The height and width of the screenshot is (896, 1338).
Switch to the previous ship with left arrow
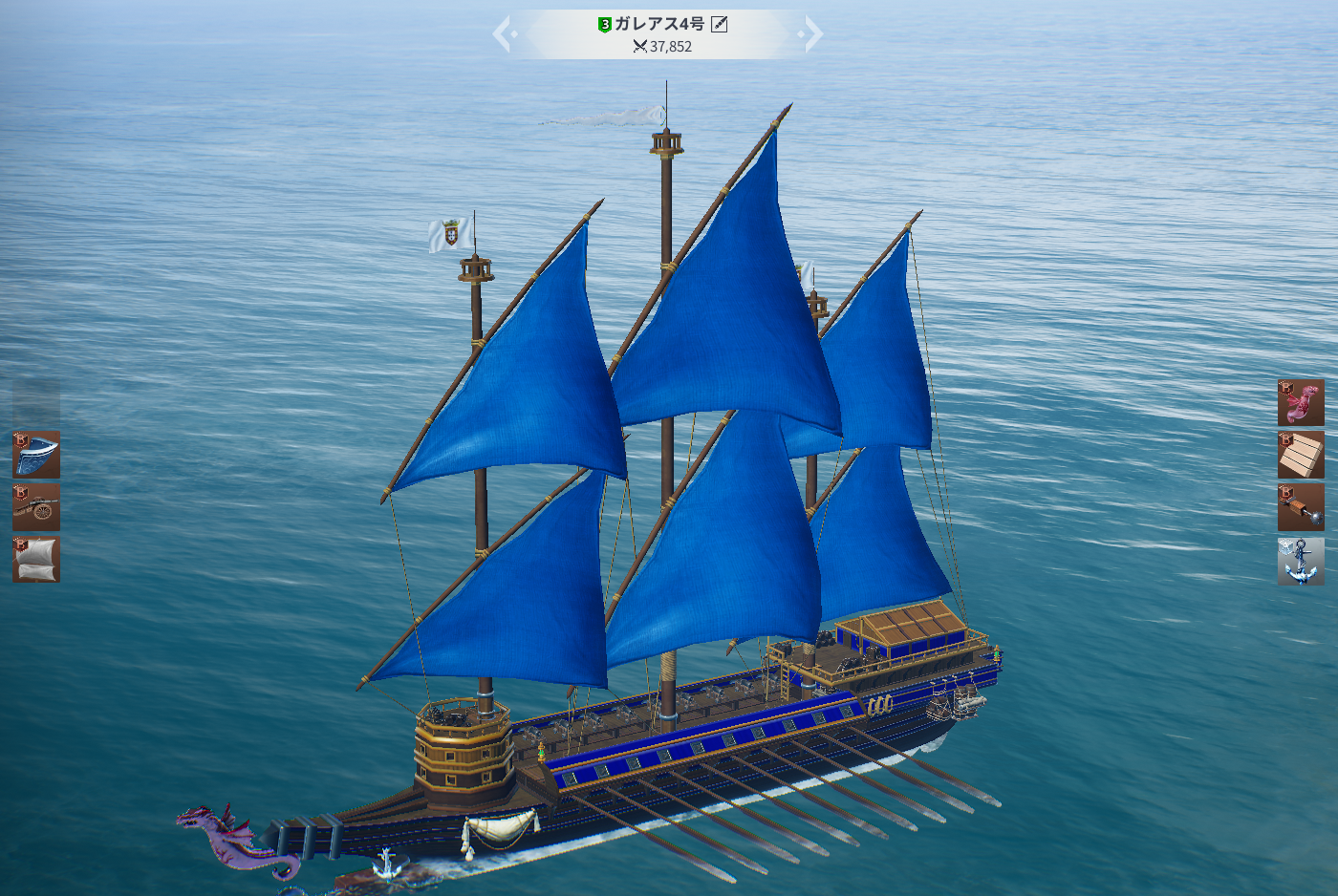pyautogui.click(x=504, y=35)
